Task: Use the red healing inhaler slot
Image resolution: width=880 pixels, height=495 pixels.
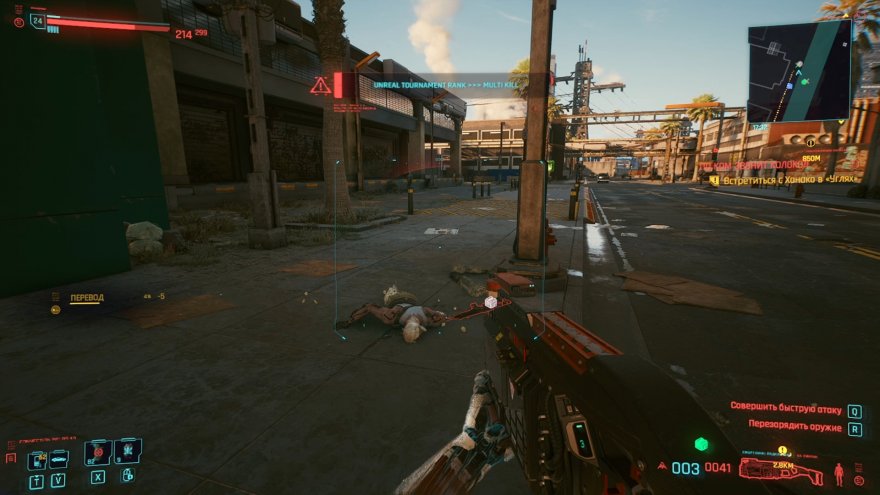Action: point(97,453)
